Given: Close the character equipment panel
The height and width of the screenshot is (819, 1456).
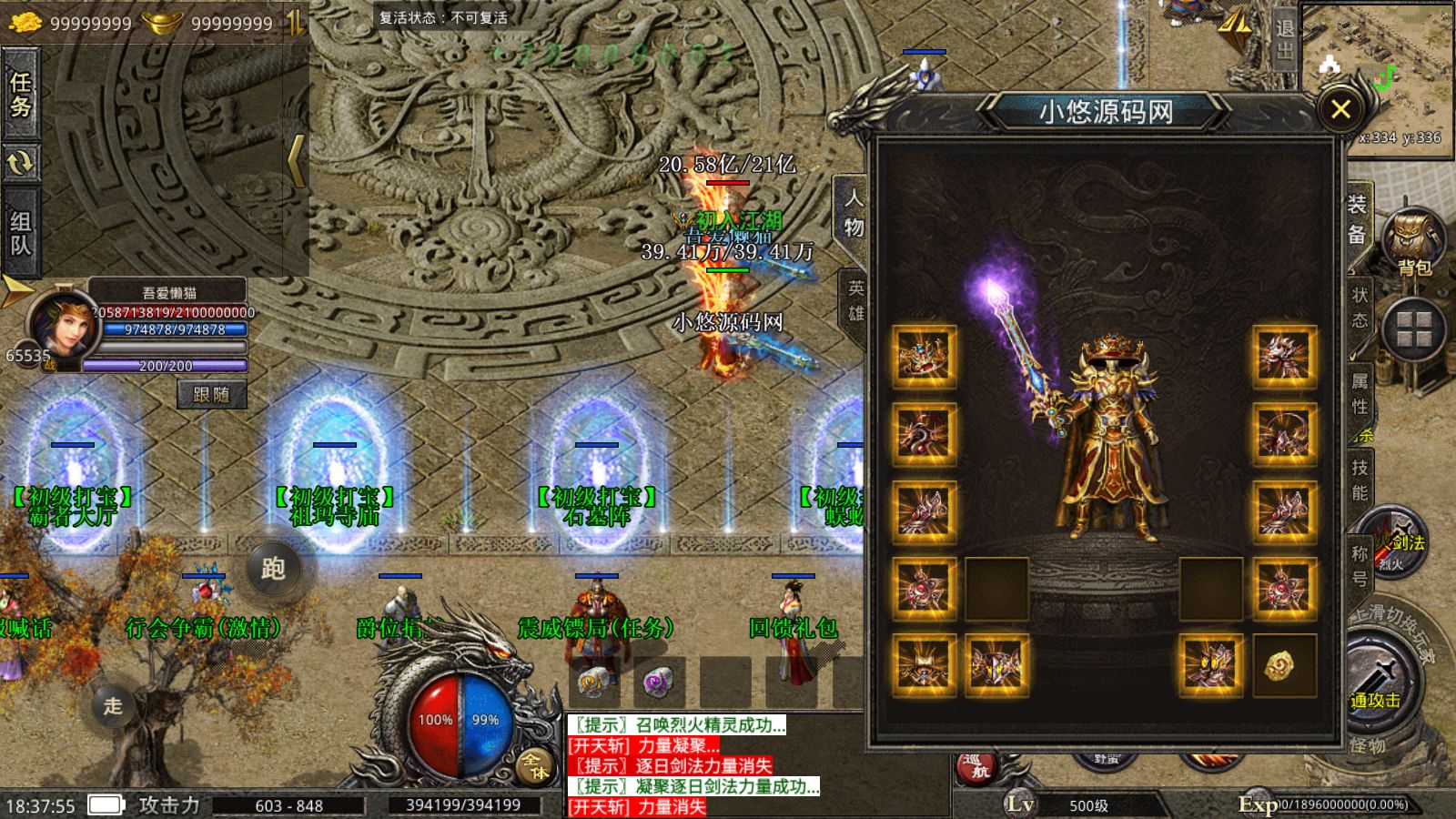Looking at the screenshot, I should point(1340,110).
